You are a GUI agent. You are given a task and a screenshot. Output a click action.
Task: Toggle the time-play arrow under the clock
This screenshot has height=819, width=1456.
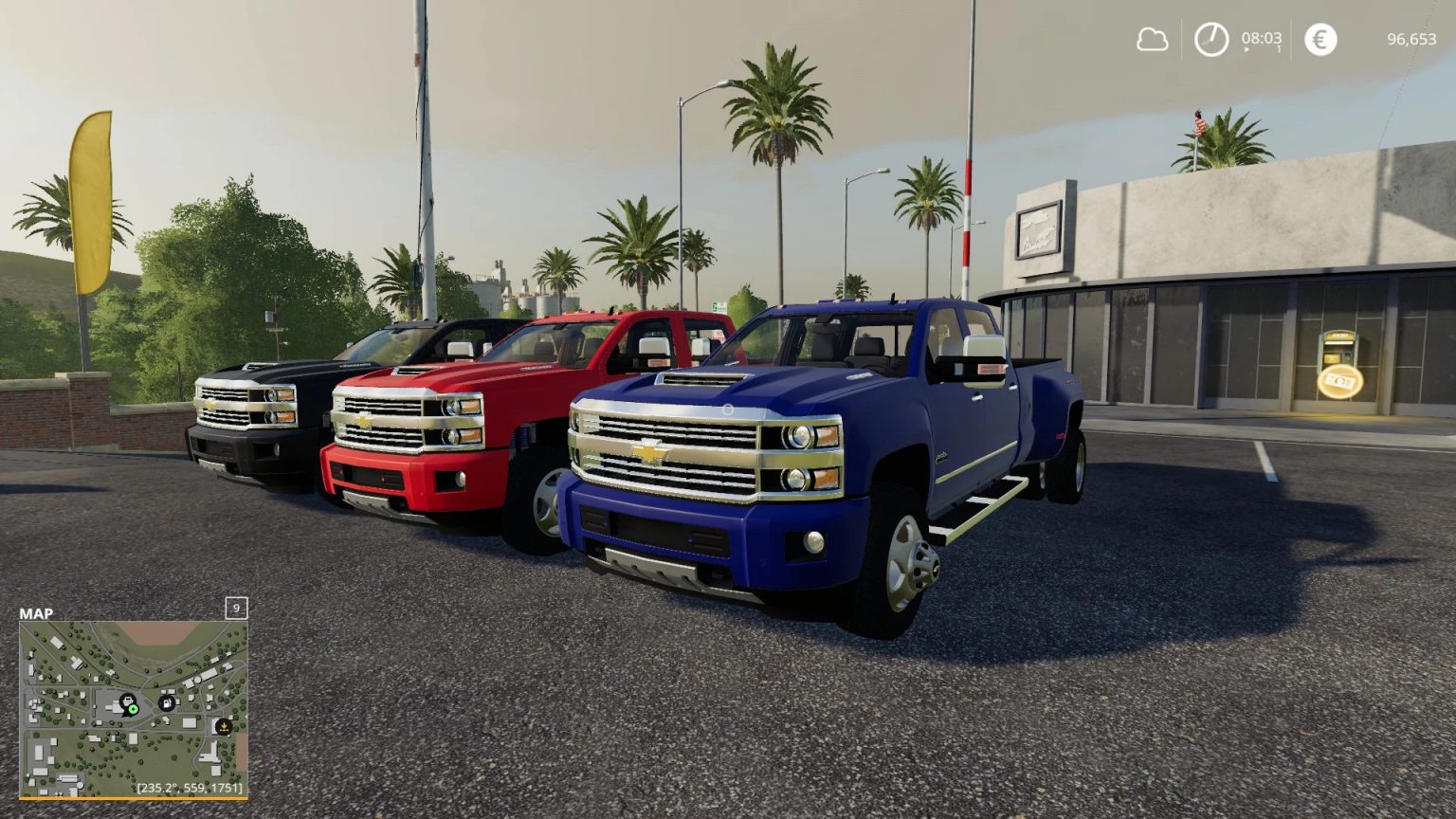pyautogui.click(x=1245, y=50)
